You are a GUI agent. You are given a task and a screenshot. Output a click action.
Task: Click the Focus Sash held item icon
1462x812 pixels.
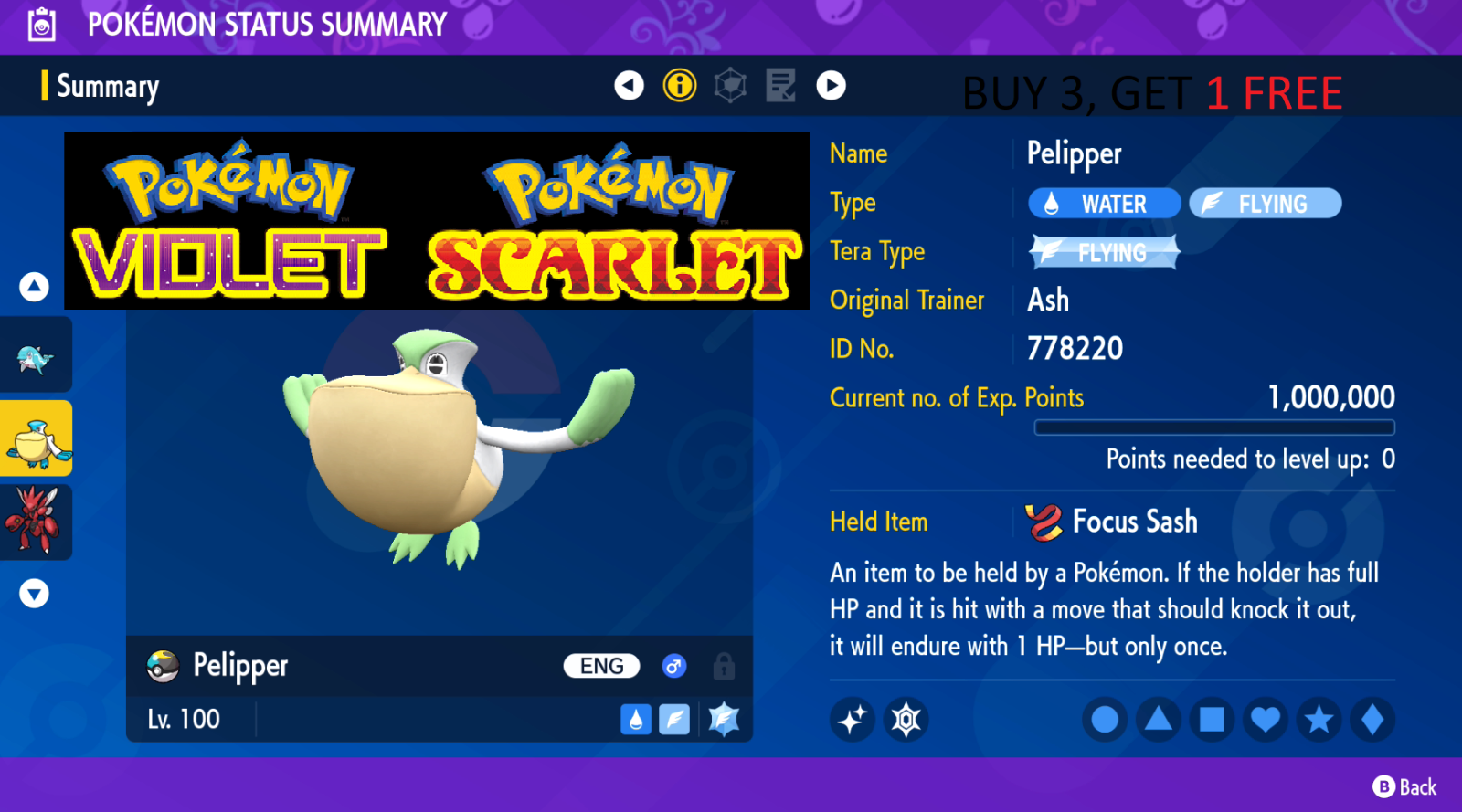click(1042, 521)
